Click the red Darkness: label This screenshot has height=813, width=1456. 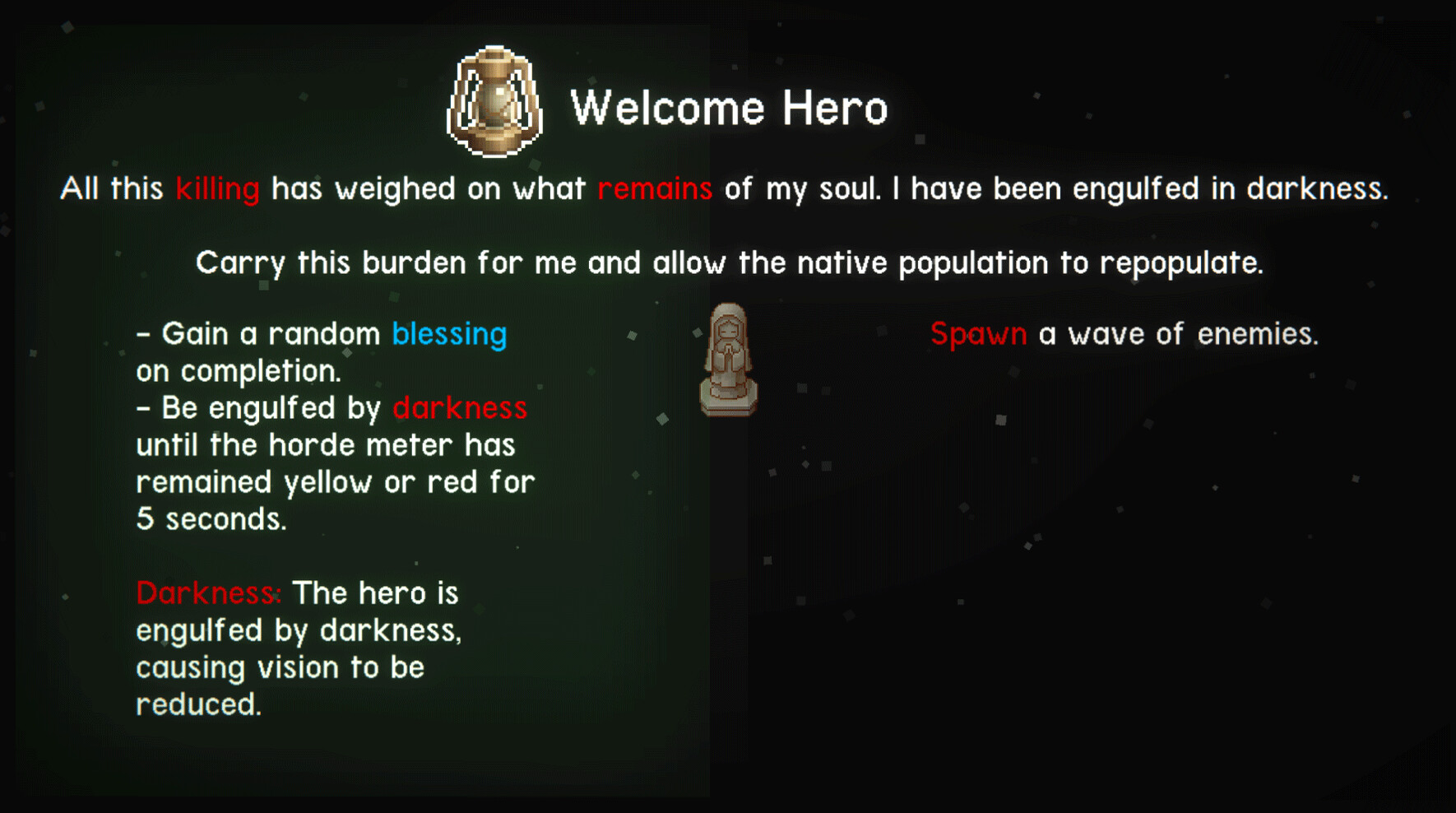[x=208, y=592]
